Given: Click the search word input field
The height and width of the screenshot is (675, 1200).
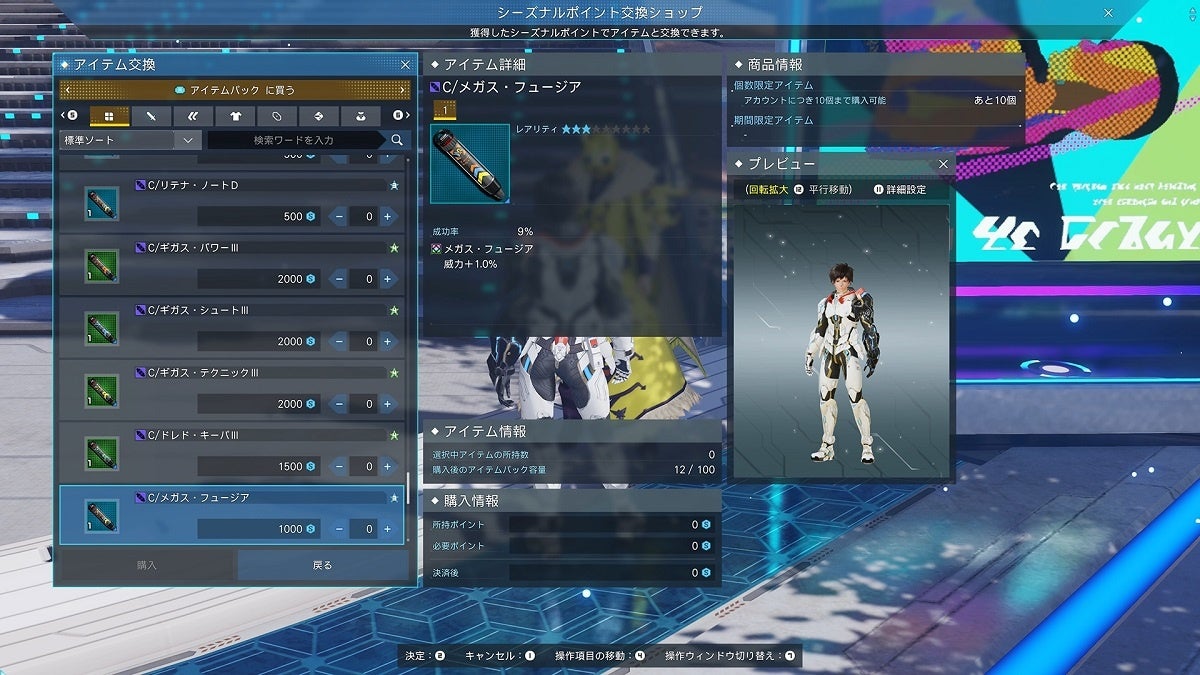Looking at the screenshot, I should 294,140.
